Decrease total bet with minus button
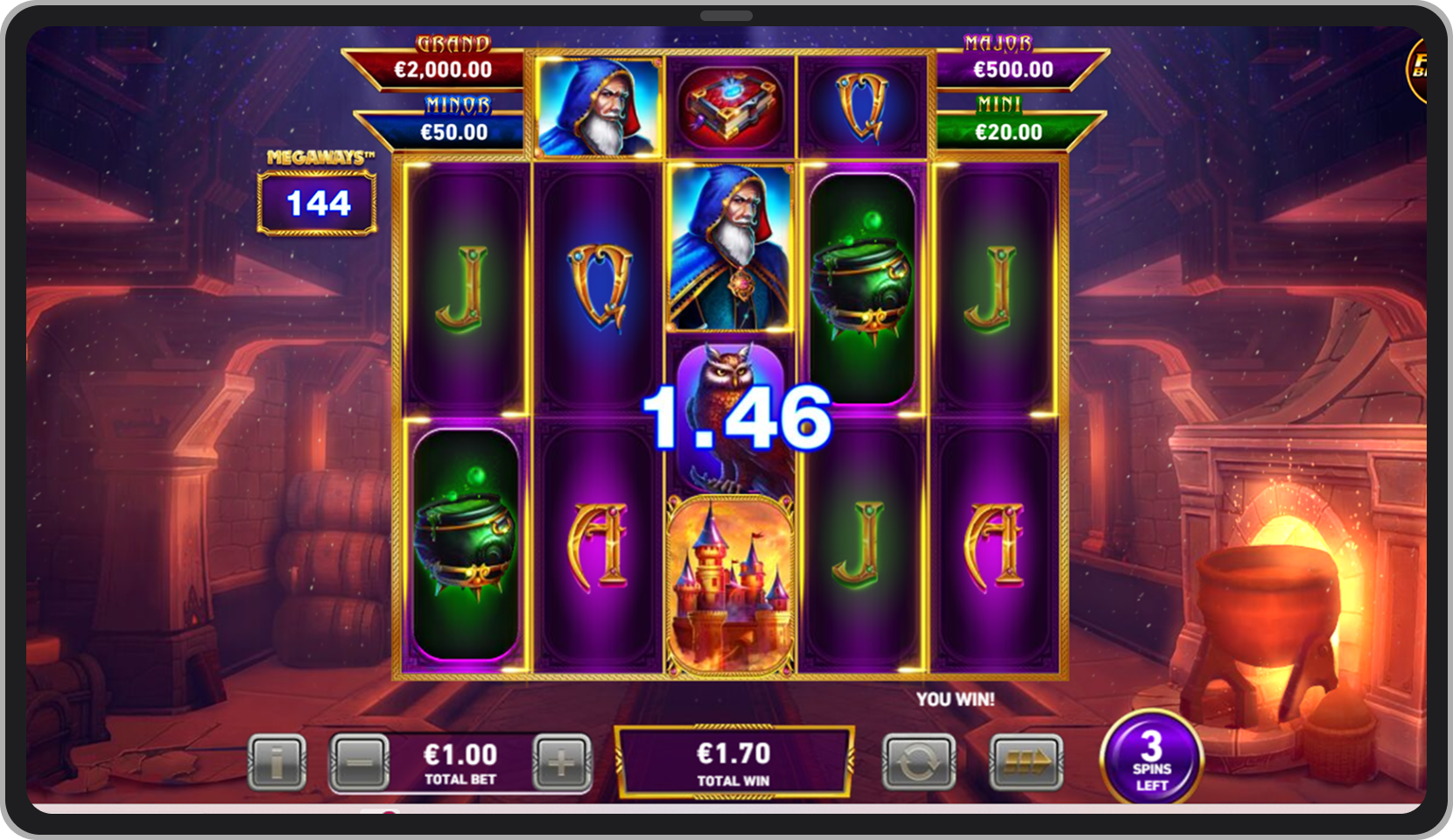The image size is (1453, 840). 360,763
